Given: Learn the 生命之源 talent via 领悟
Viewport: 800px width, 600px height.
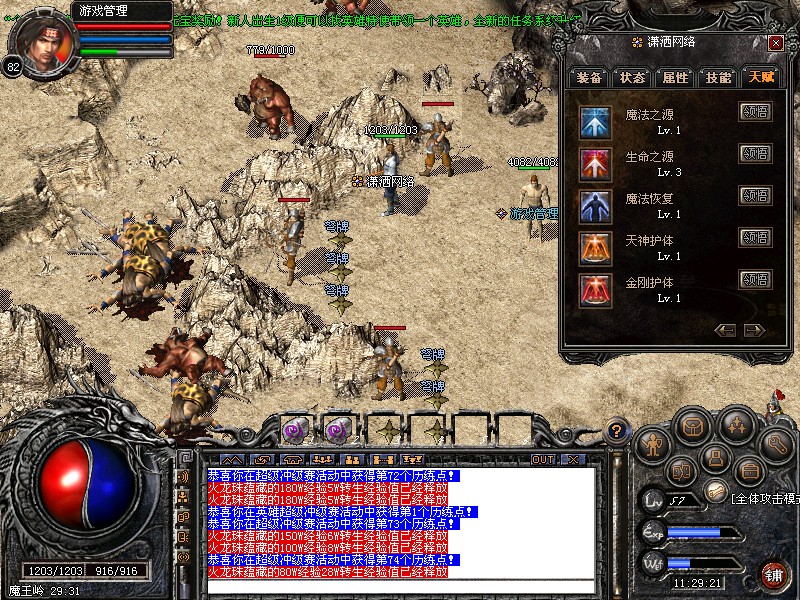Looking at the screenshot, I should click(x=755, y=153).
